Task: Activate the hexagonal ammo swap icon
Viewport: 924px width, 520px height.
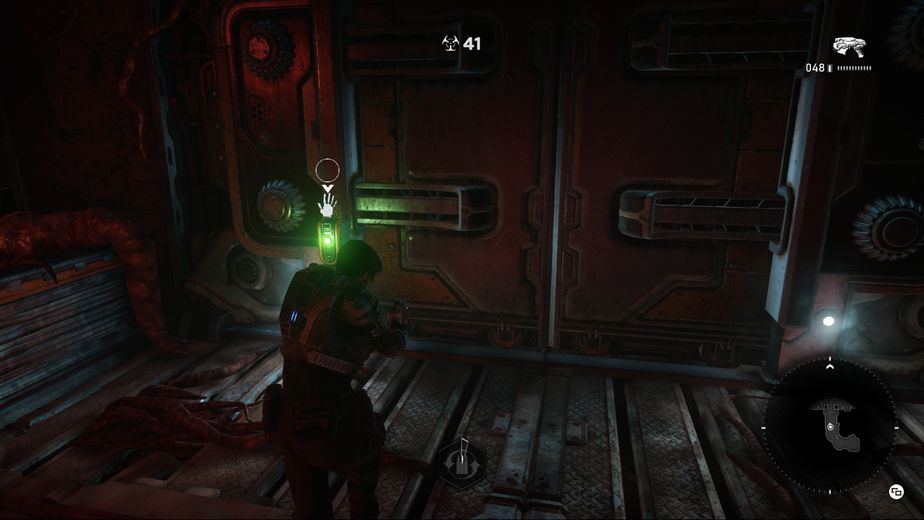Action: (x=462, y=462)
